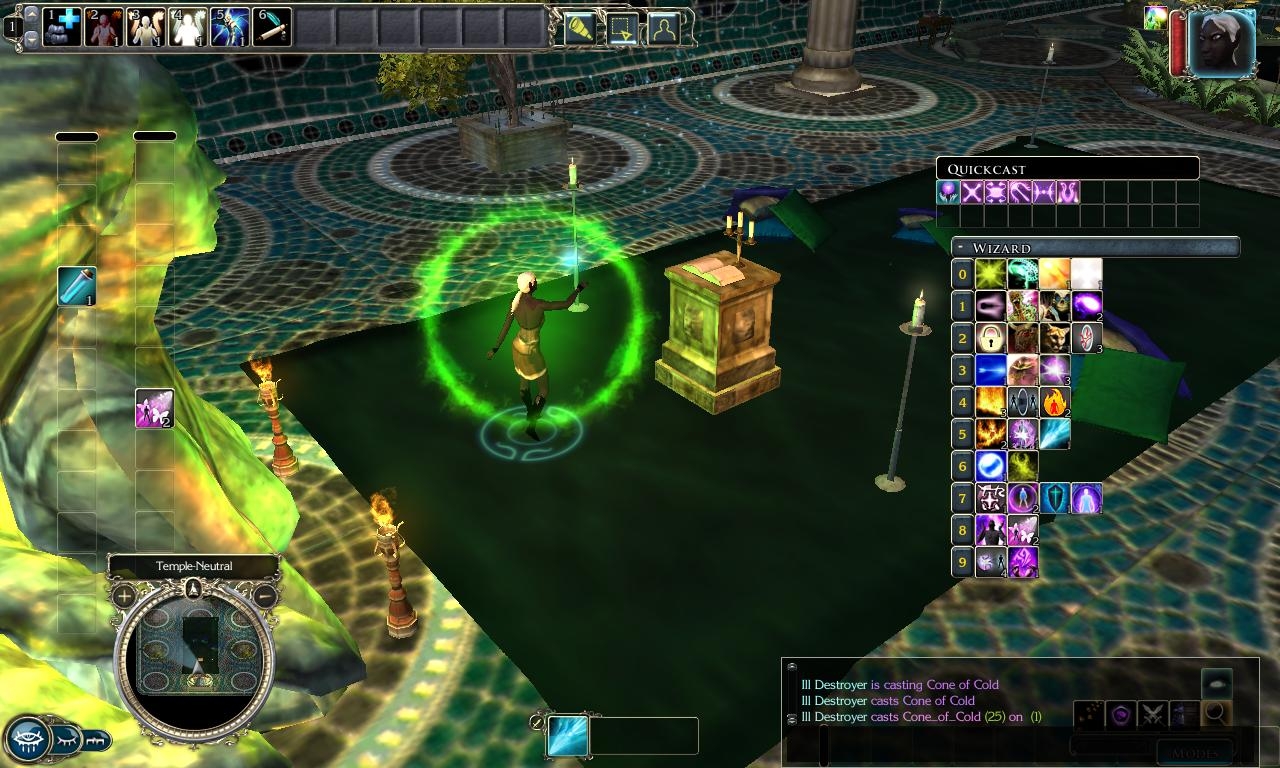Select the padlock spell in Wizard level 2
The height and width of the screenshot is (768, 1280).
click(x=990, y=337)
